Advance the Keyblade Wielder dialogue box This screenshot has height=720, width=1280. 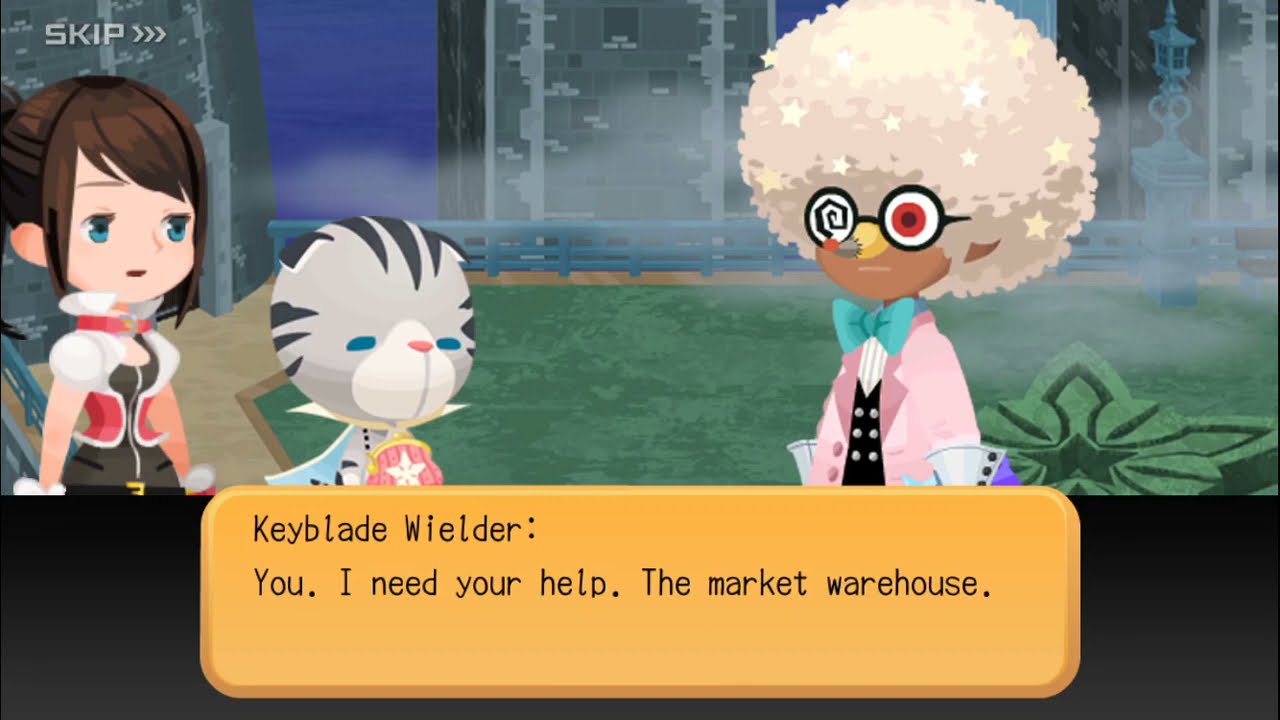(640, 592)
